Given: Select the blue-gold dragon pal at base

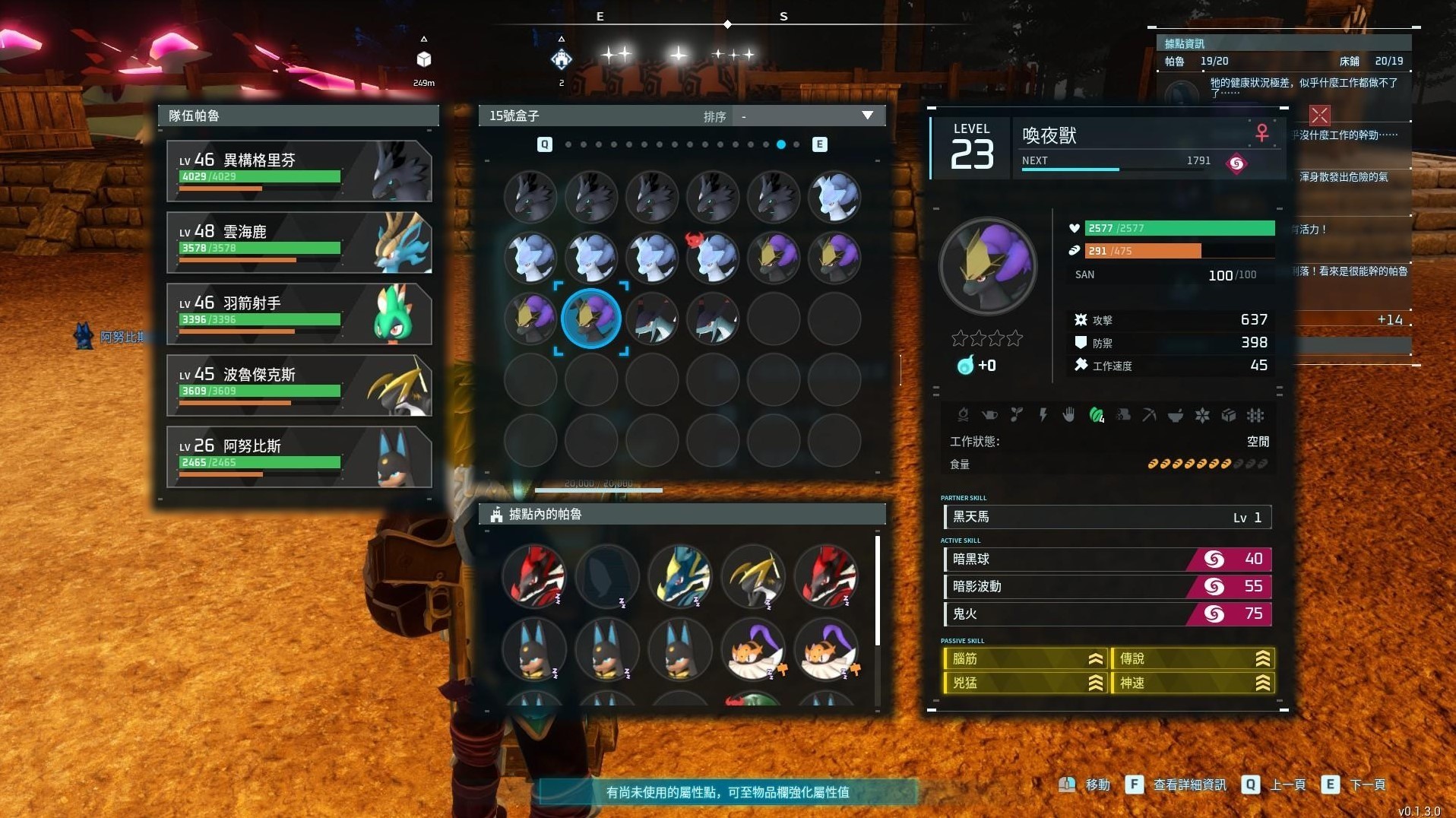Looking at the screenshot, I should pos(680,575).
